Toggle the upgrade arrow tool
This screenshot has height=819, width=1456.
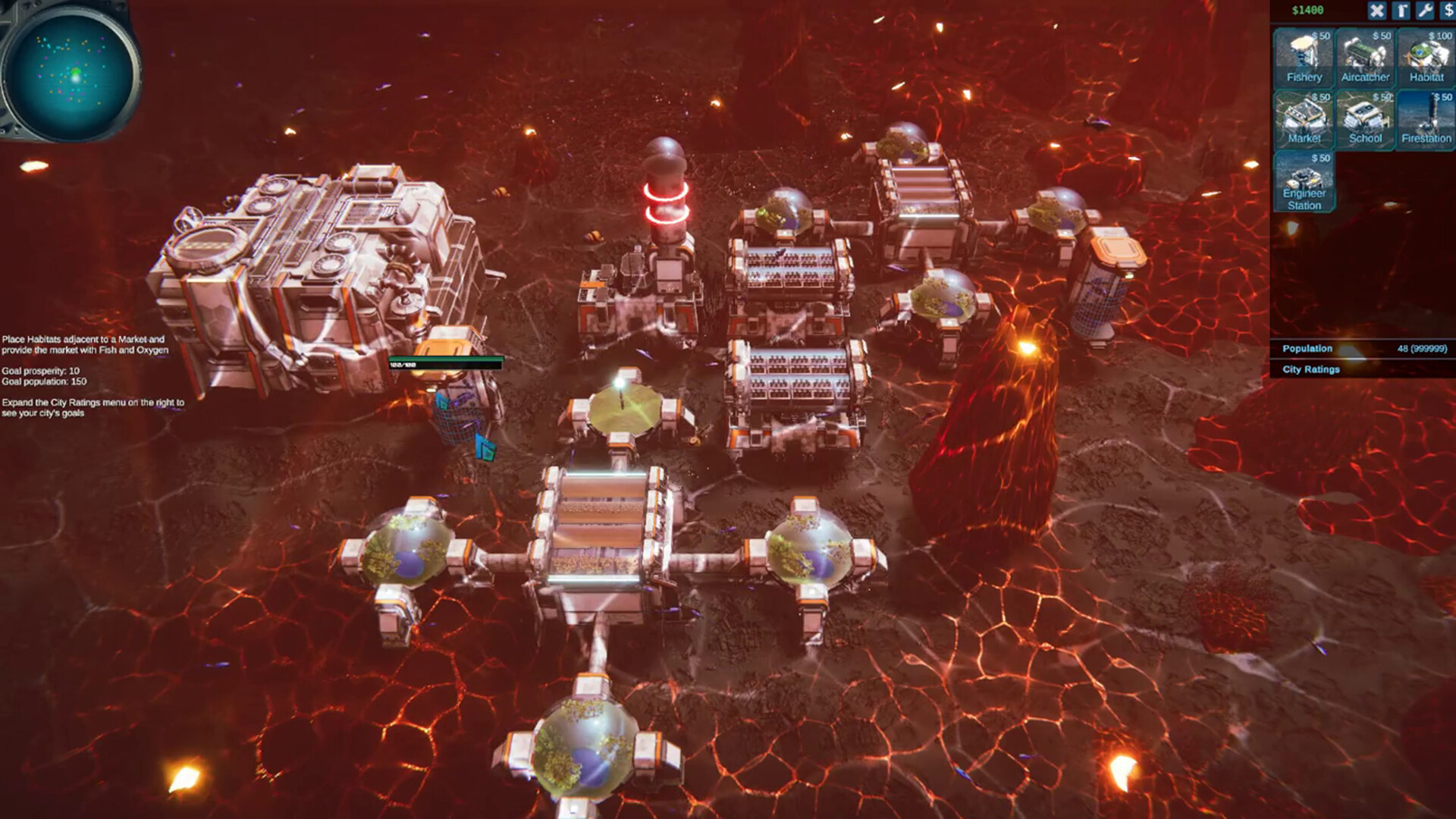pos(1401,11)
